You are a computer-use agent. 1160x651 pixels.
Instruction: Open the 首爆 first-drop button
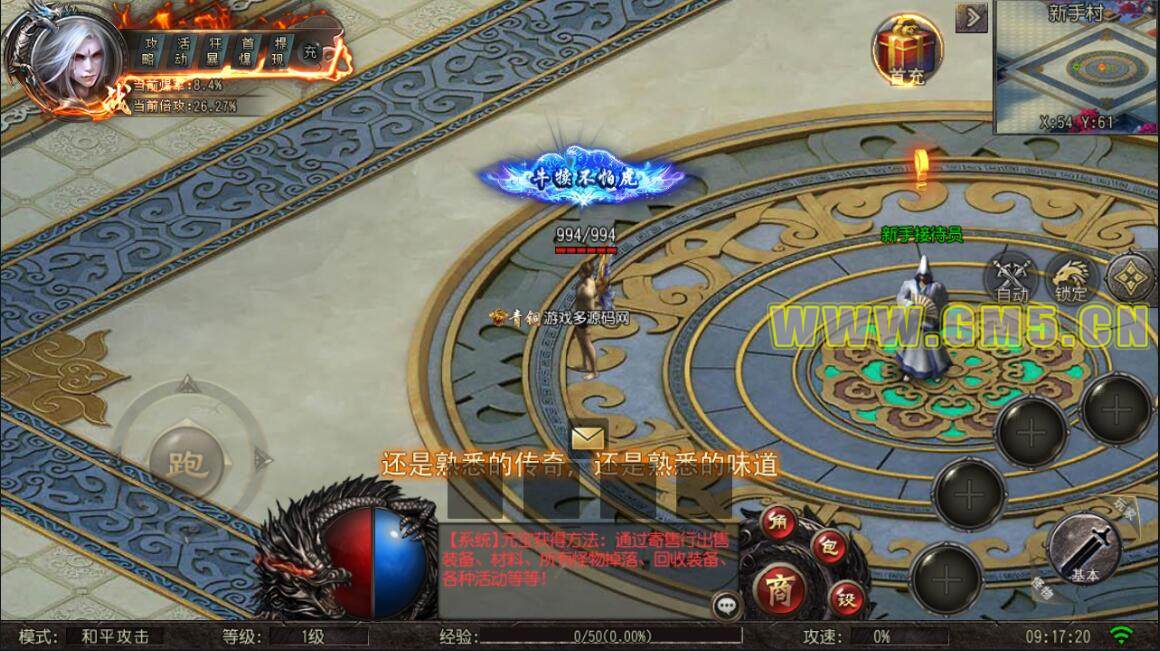point(246,50)
